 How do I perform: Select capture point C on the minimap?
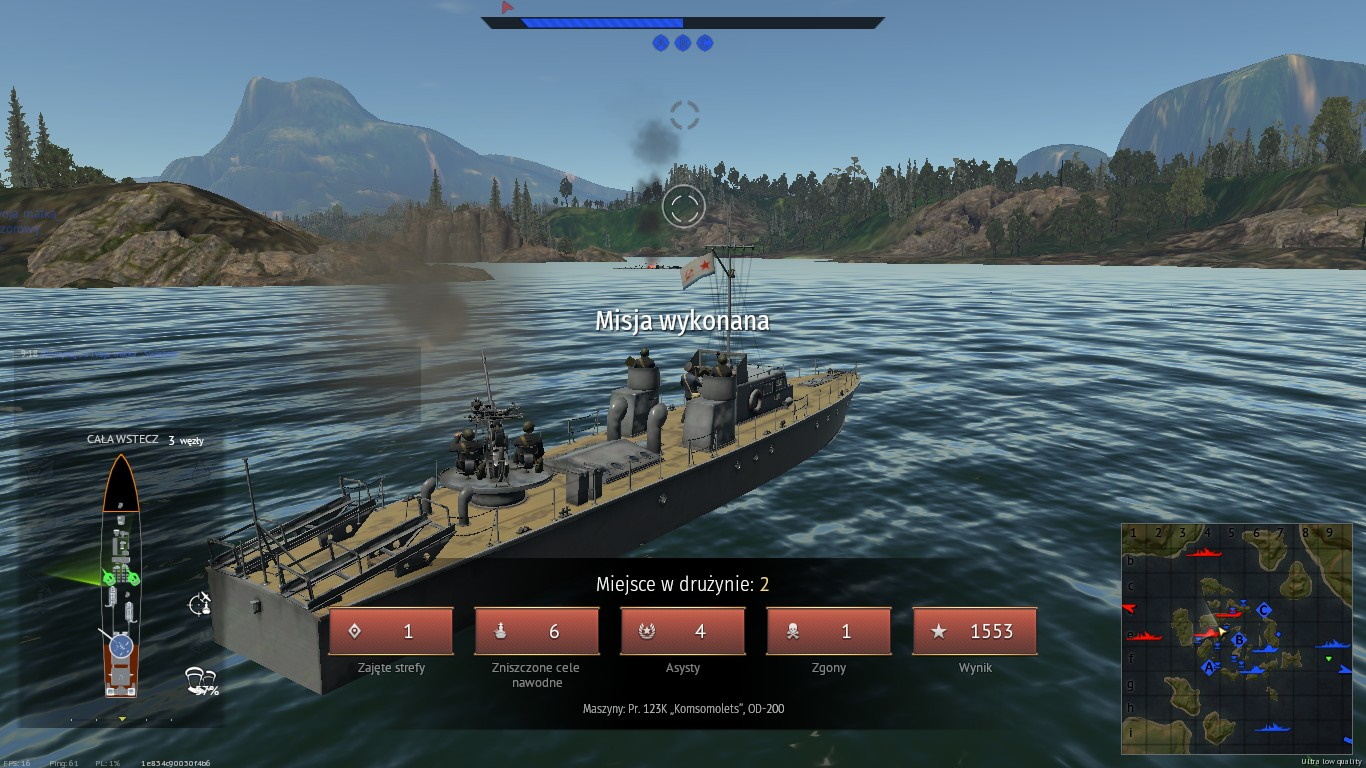coord(1264,609)
